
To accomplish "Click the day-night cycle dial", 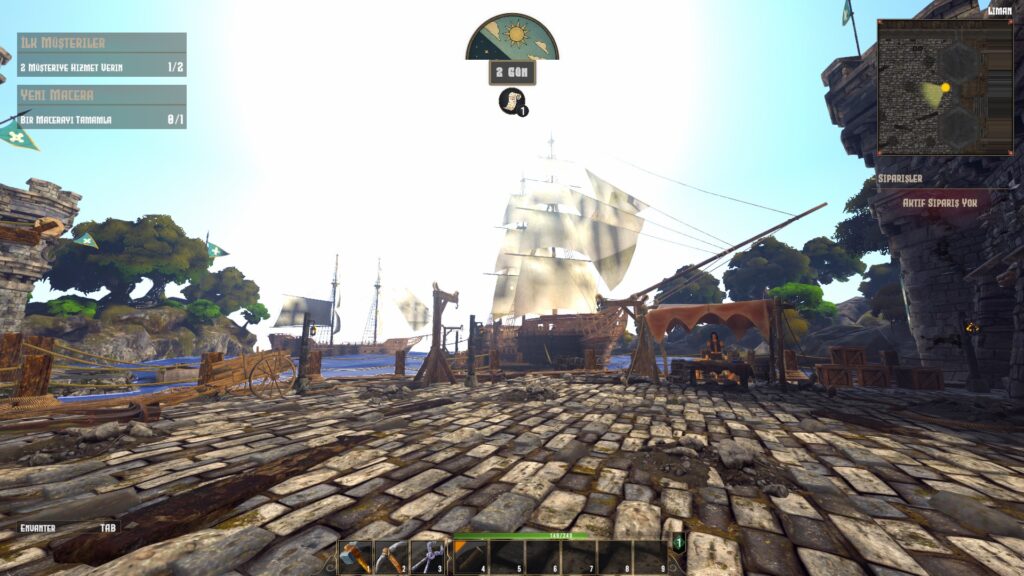I will pos(512,38).
